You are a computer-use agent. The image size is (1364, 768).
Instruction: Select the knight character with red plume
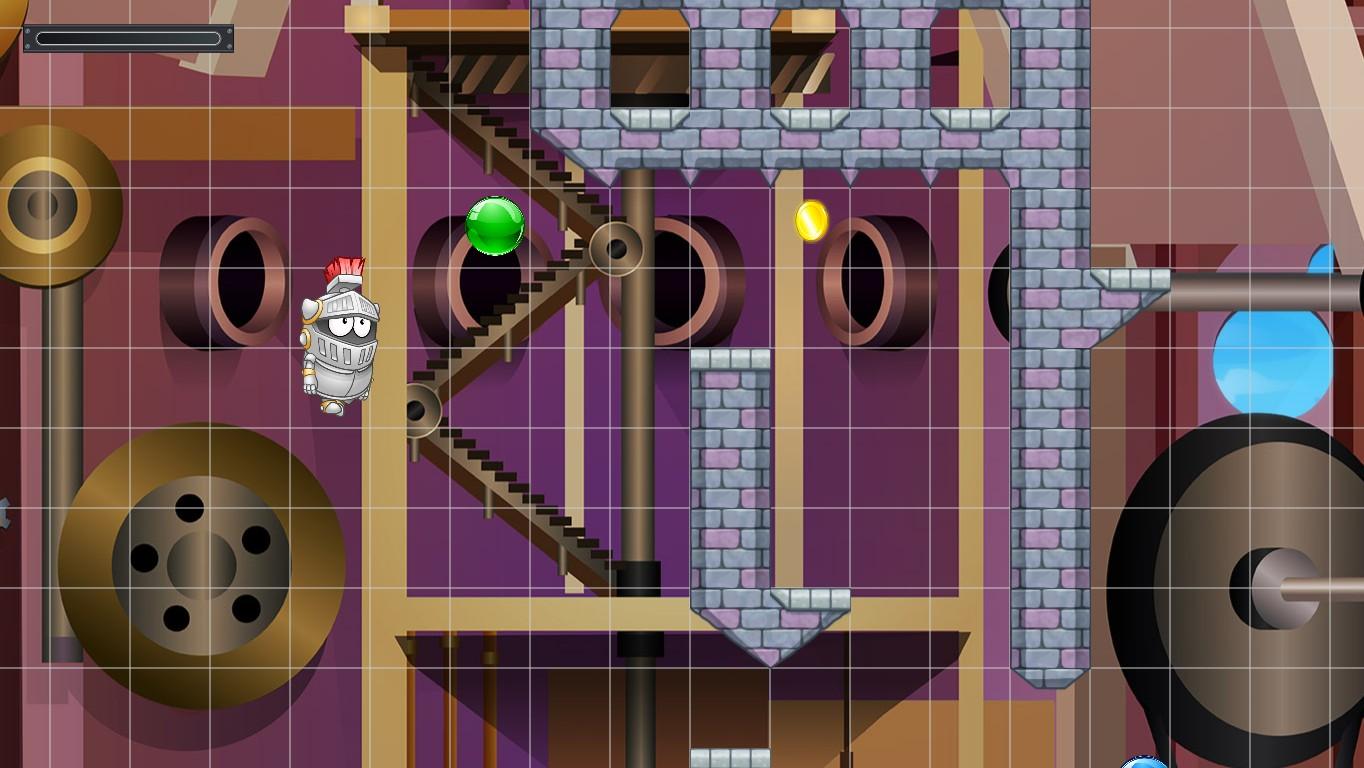click(x=340, y=340)
